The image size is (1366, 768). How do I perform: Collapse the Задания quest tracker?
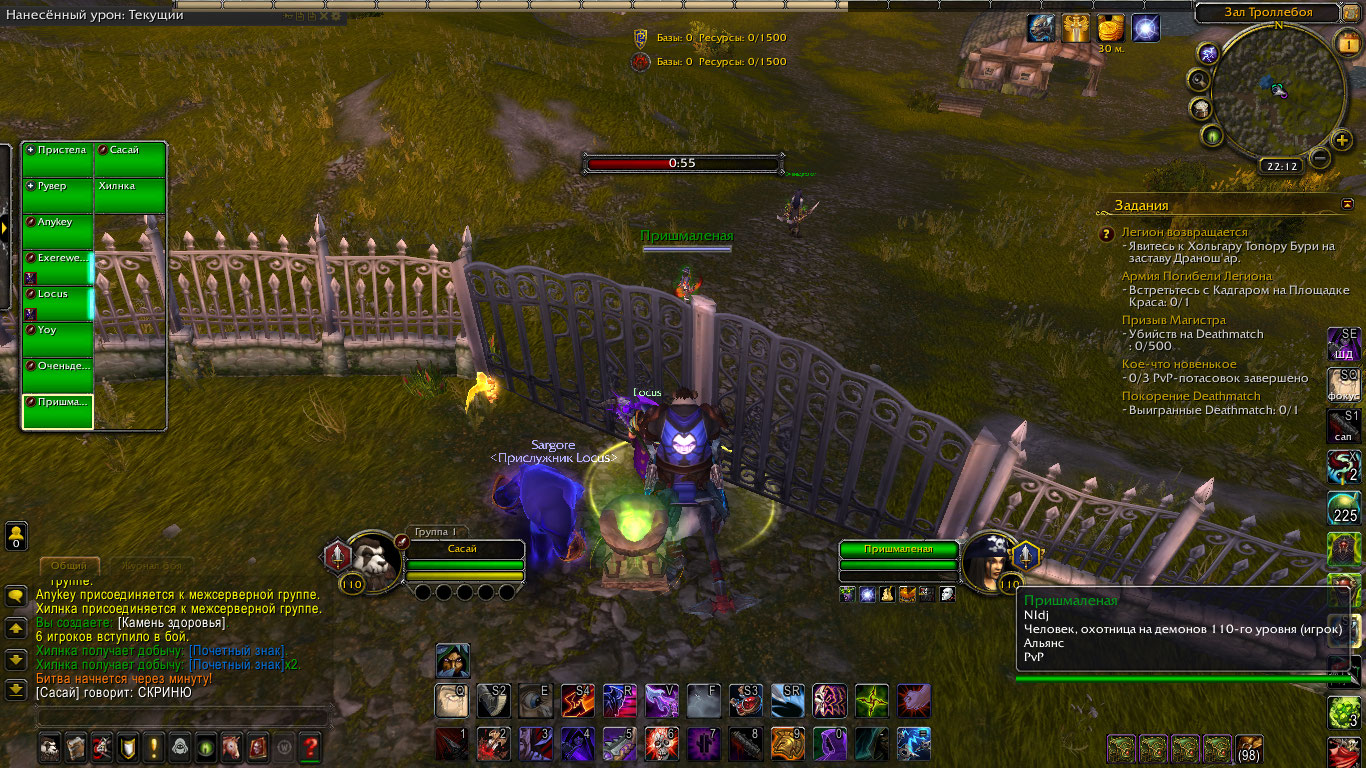point(1347,204)
